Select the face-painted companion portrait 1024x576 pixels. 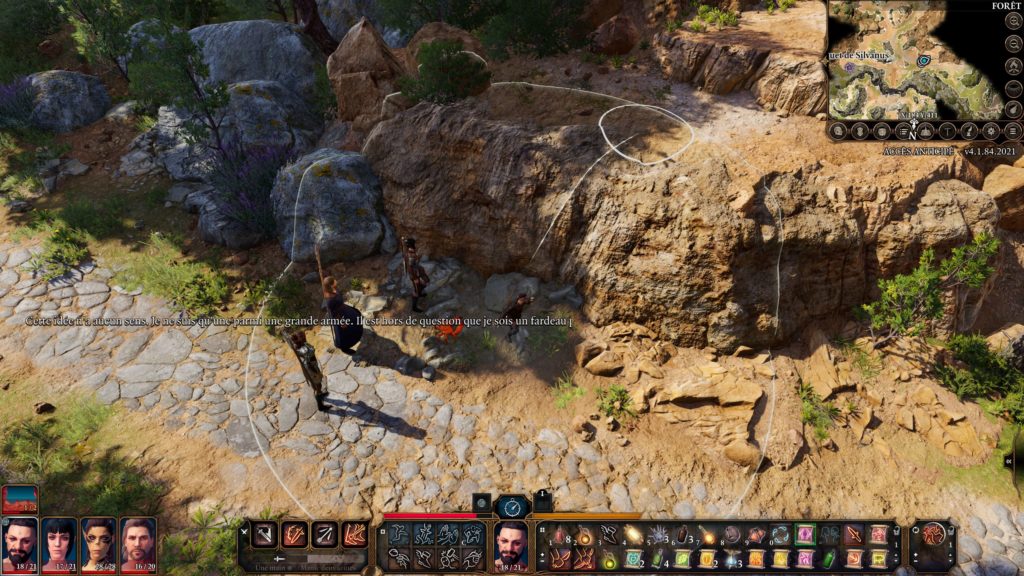point(98,540)
